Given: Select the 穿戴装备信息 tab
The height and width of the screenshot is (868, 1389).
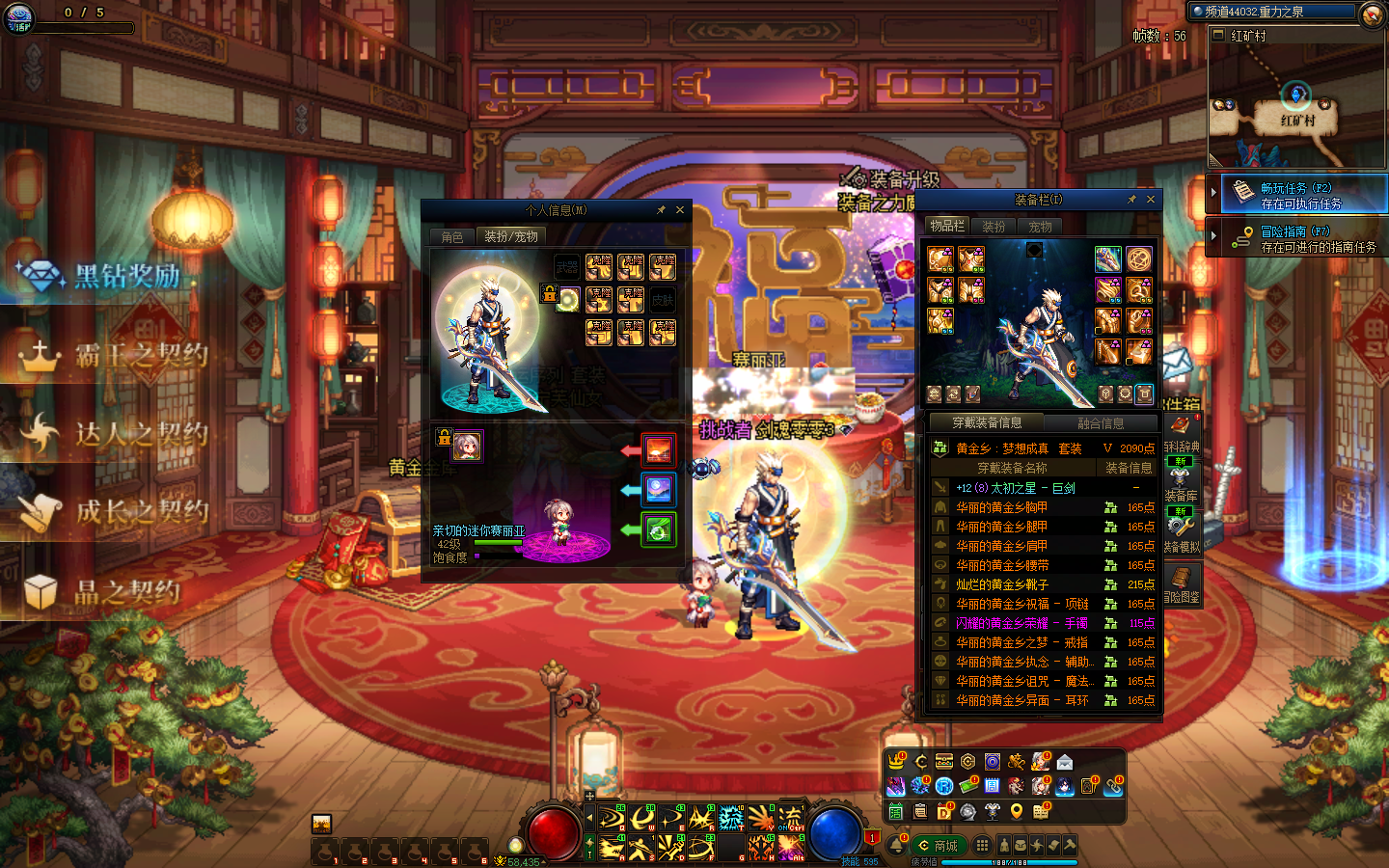Looking at the screenshot, I should pos(987,422).
